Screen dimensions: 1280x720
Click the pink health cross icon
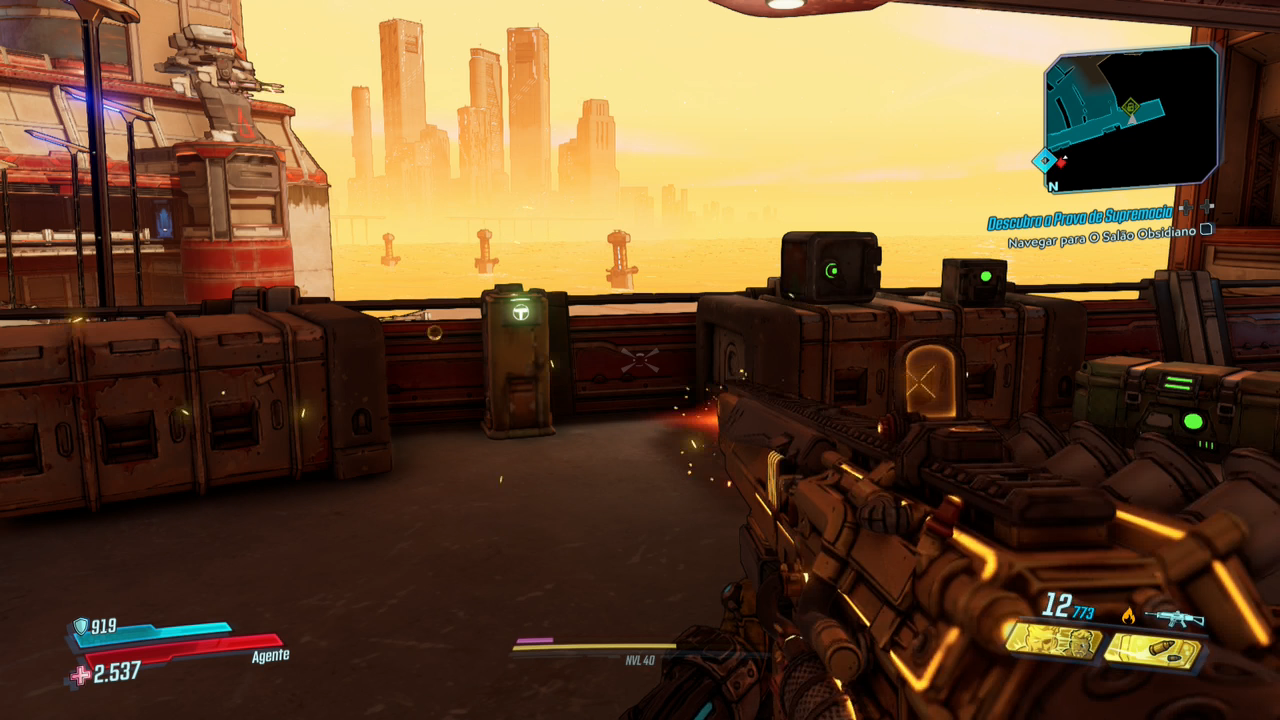click(x=80, y=675)
